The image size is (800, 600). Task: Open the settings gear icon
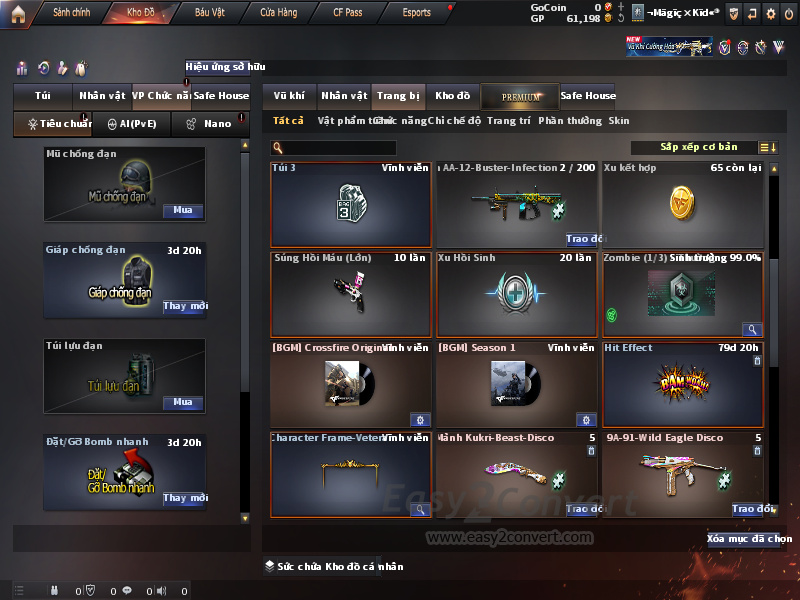(x=770, y=14)
